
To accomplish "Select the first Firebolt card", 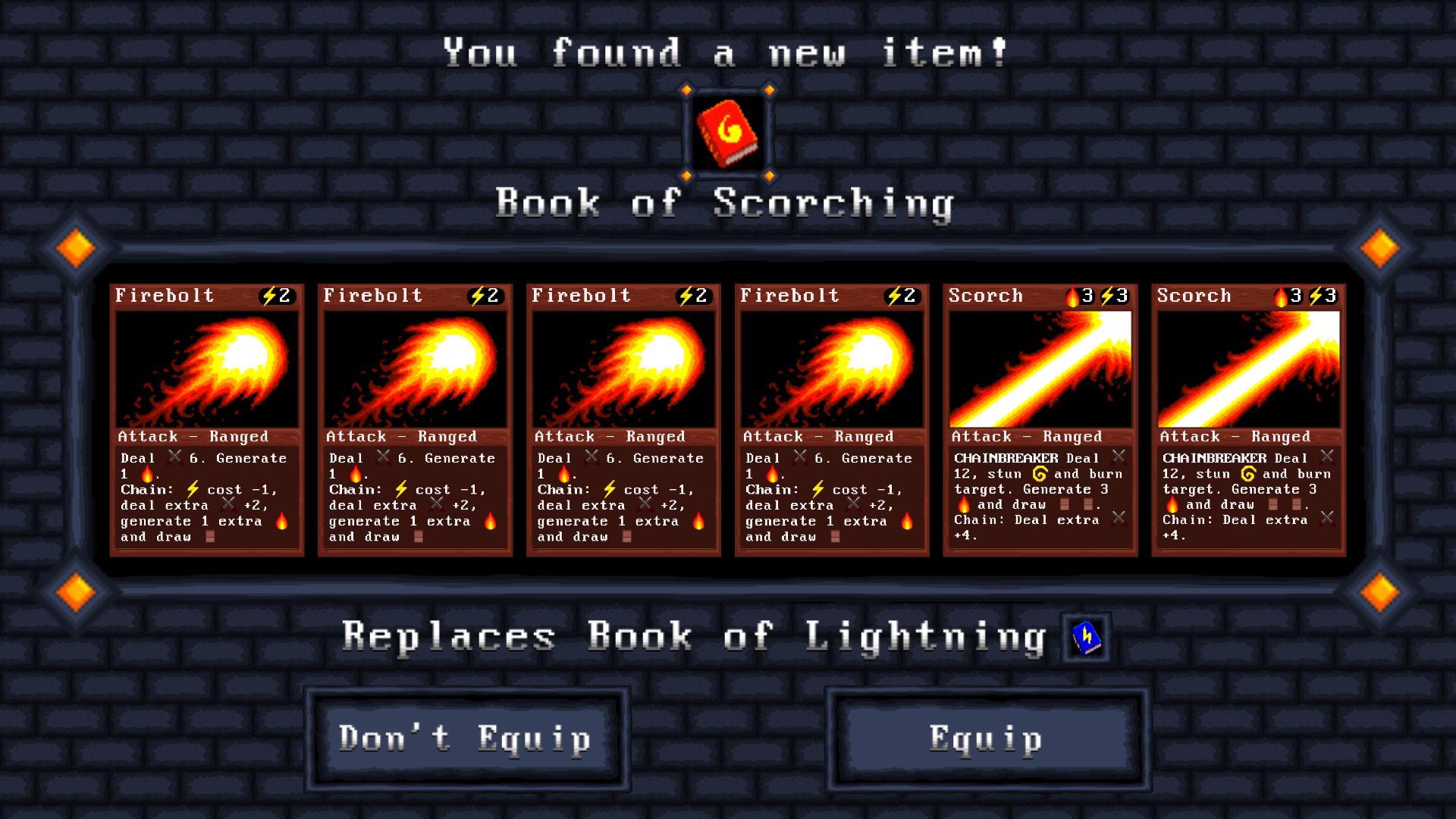I will pos(207,417).
